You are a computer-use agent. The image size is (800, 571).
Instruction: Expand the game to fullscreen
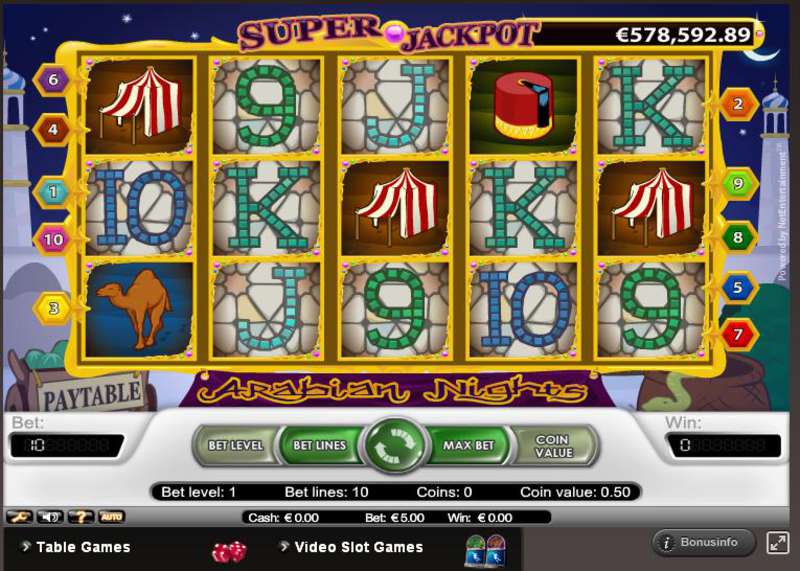point(777,543)
